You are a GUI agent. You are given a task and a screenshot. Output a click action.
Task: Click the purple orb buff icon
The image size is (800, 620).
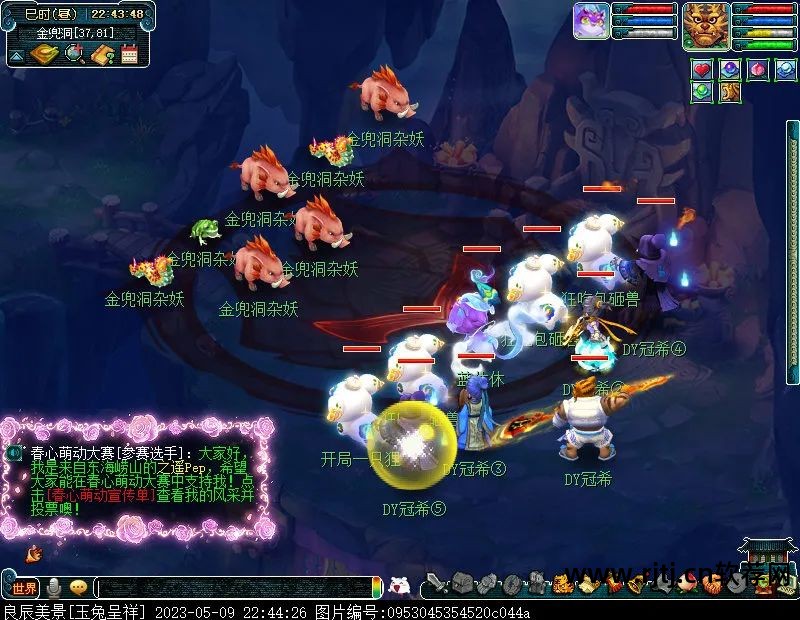tap(730, 70)
